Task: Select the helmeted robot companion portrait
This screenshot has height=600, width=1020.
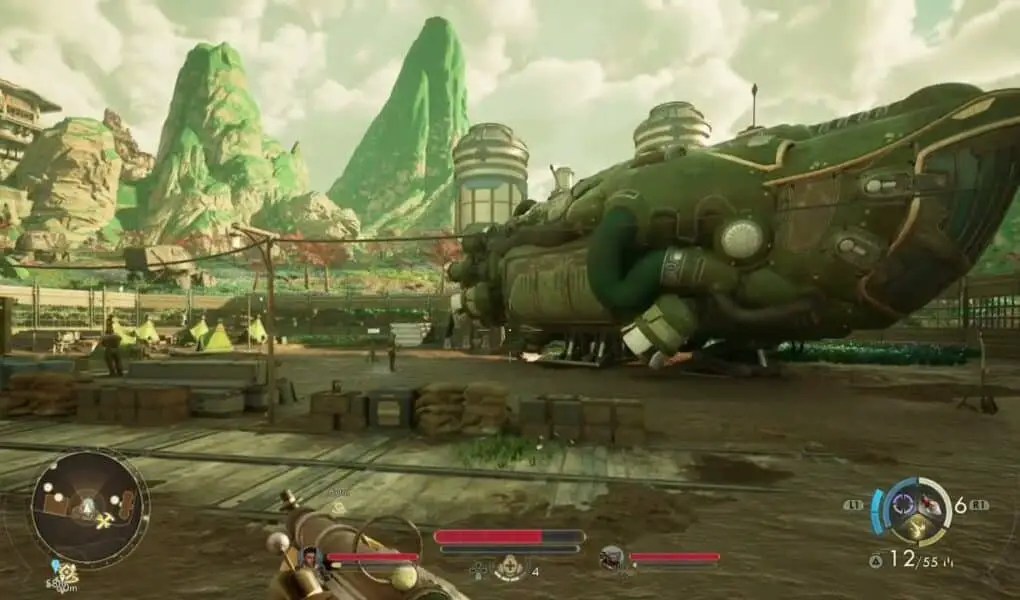Action: tap(611, 558)
